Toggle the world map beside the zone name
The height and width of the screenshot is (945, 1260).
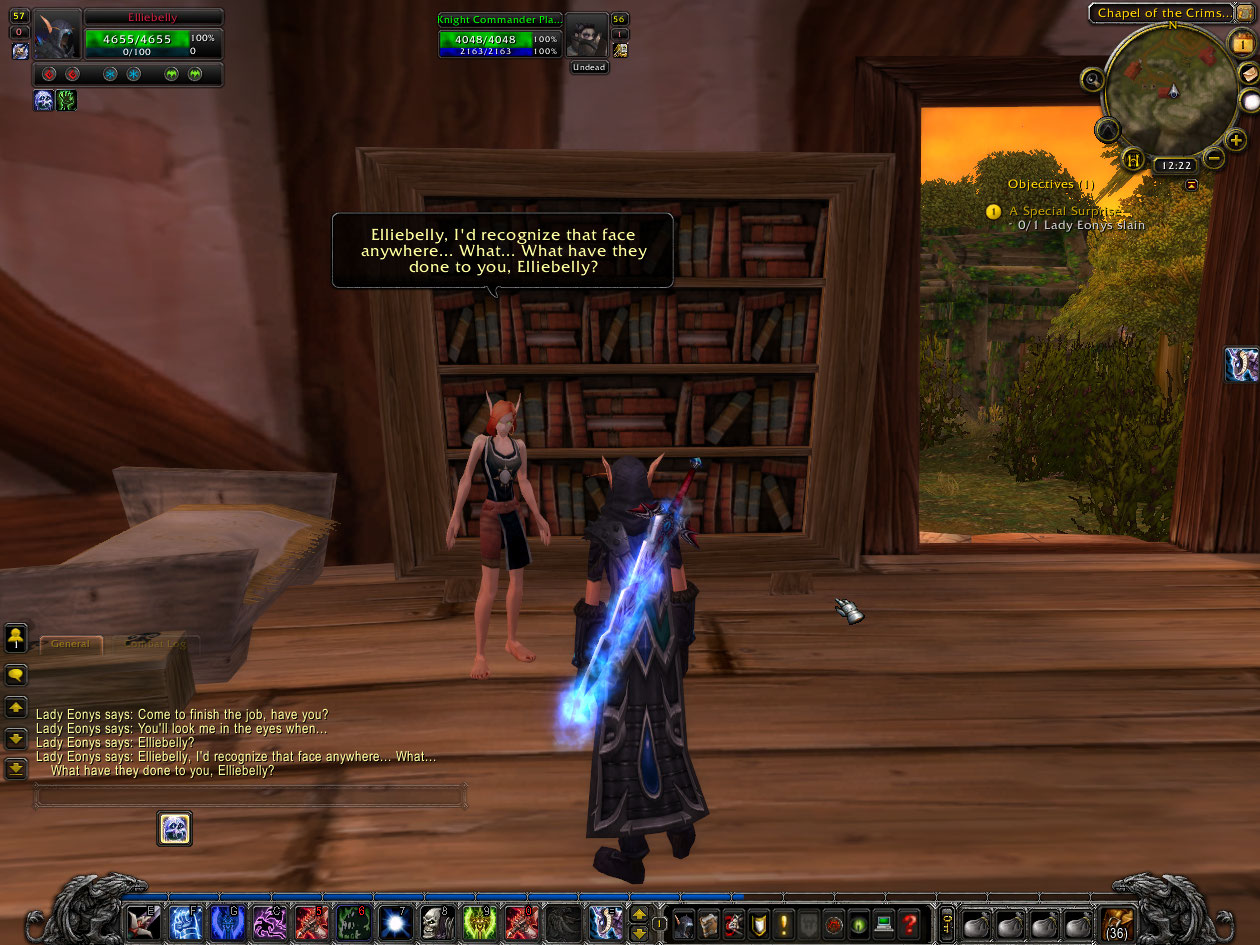(x=1246, y=13)
